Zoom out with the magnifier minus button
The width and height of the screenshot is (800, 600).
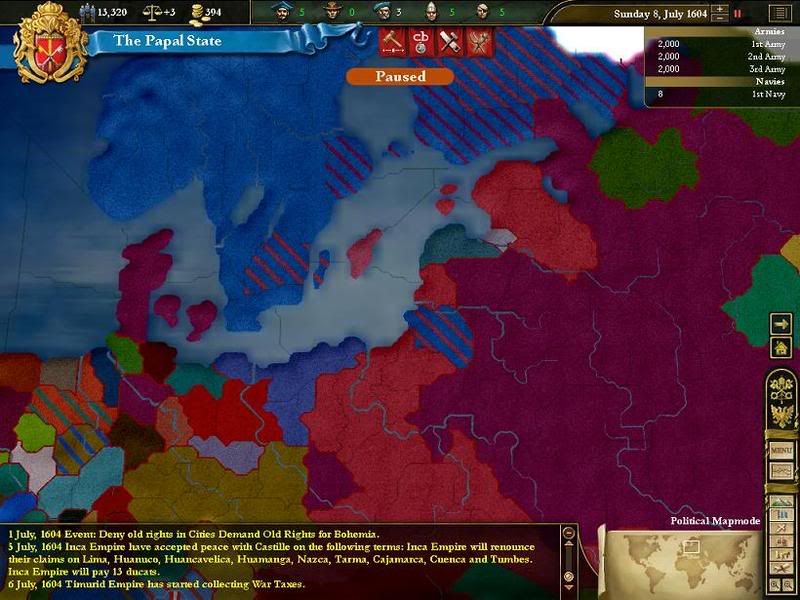(786, 582)
